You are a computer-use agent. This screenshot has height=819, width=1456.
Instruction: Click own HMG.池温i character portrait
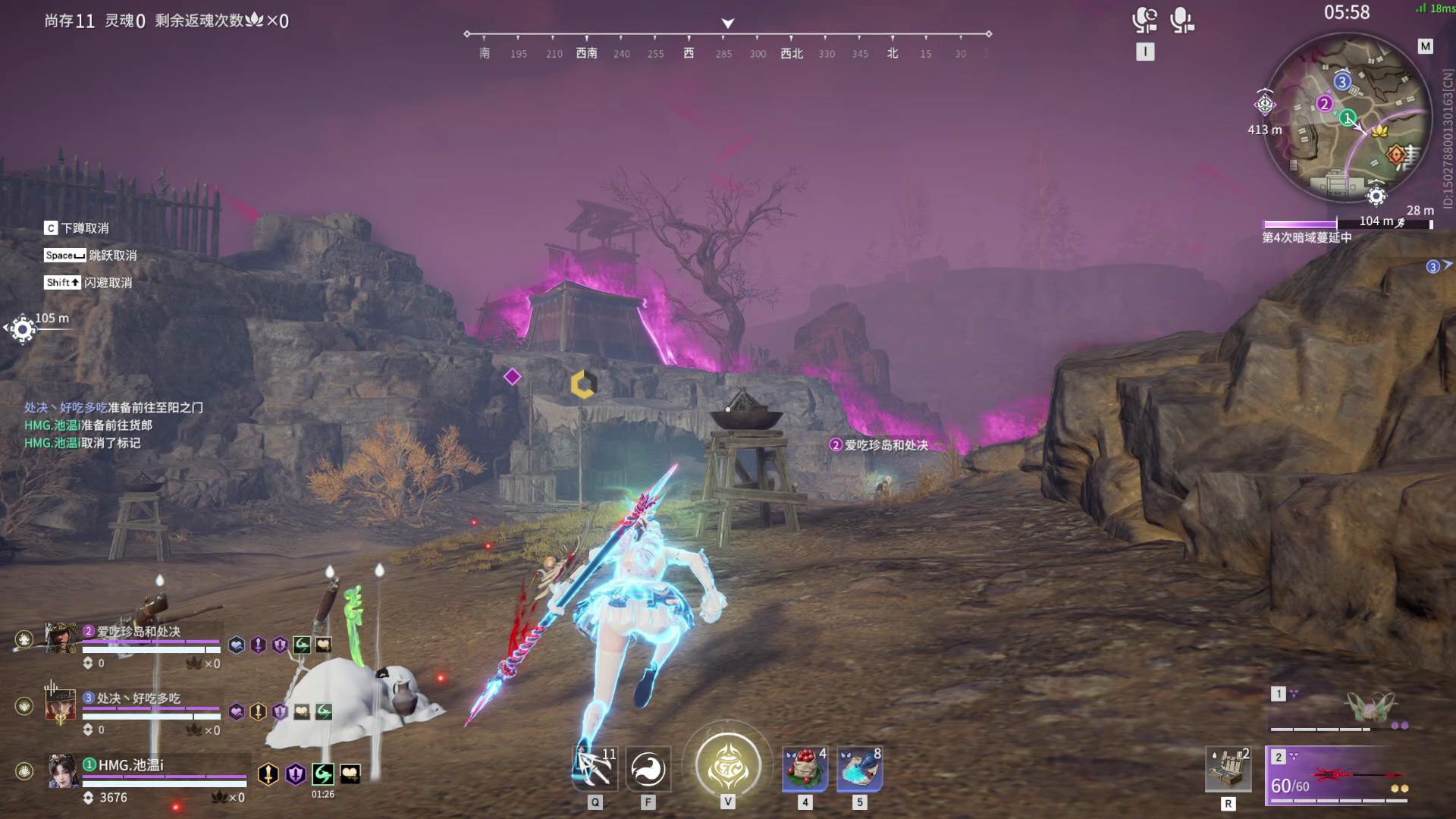[x=63, y=771]
